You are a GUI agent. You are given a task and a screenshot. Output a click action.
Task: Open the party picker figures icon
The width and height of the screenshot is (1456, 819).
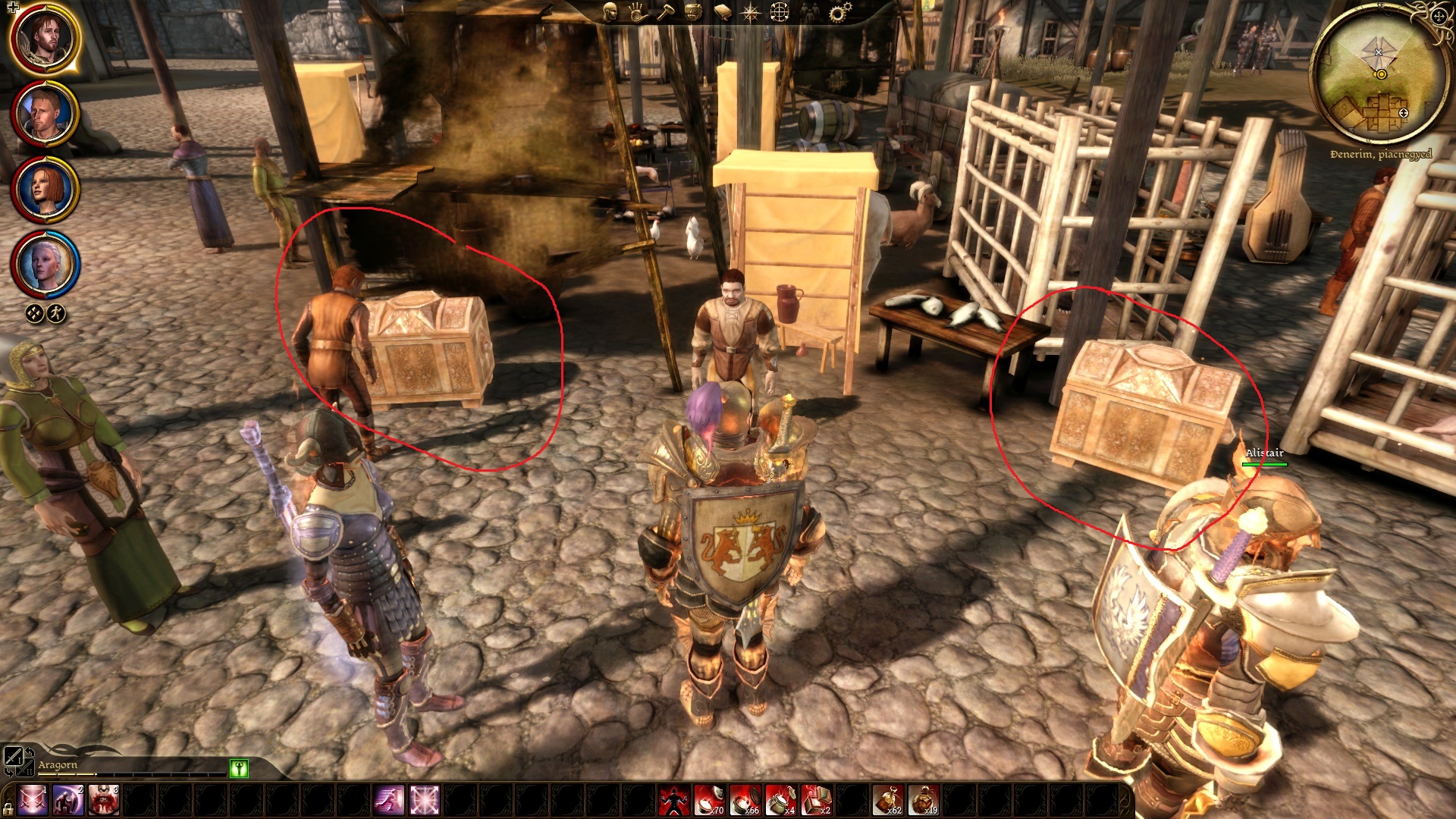click(x=810, y=12)
